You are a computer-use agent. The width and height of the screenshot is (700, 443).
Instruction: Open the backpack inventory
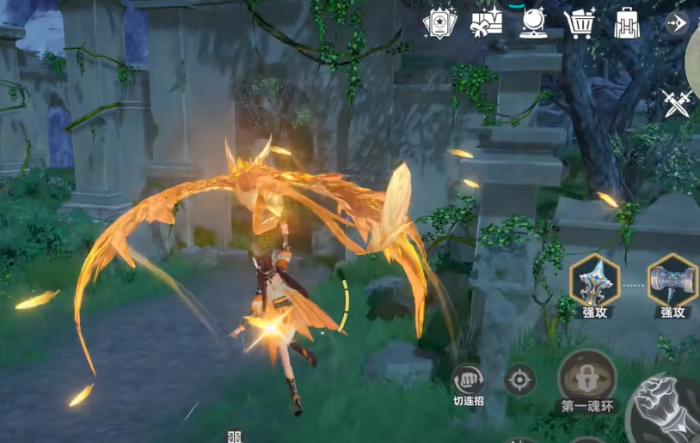point(627,22)
